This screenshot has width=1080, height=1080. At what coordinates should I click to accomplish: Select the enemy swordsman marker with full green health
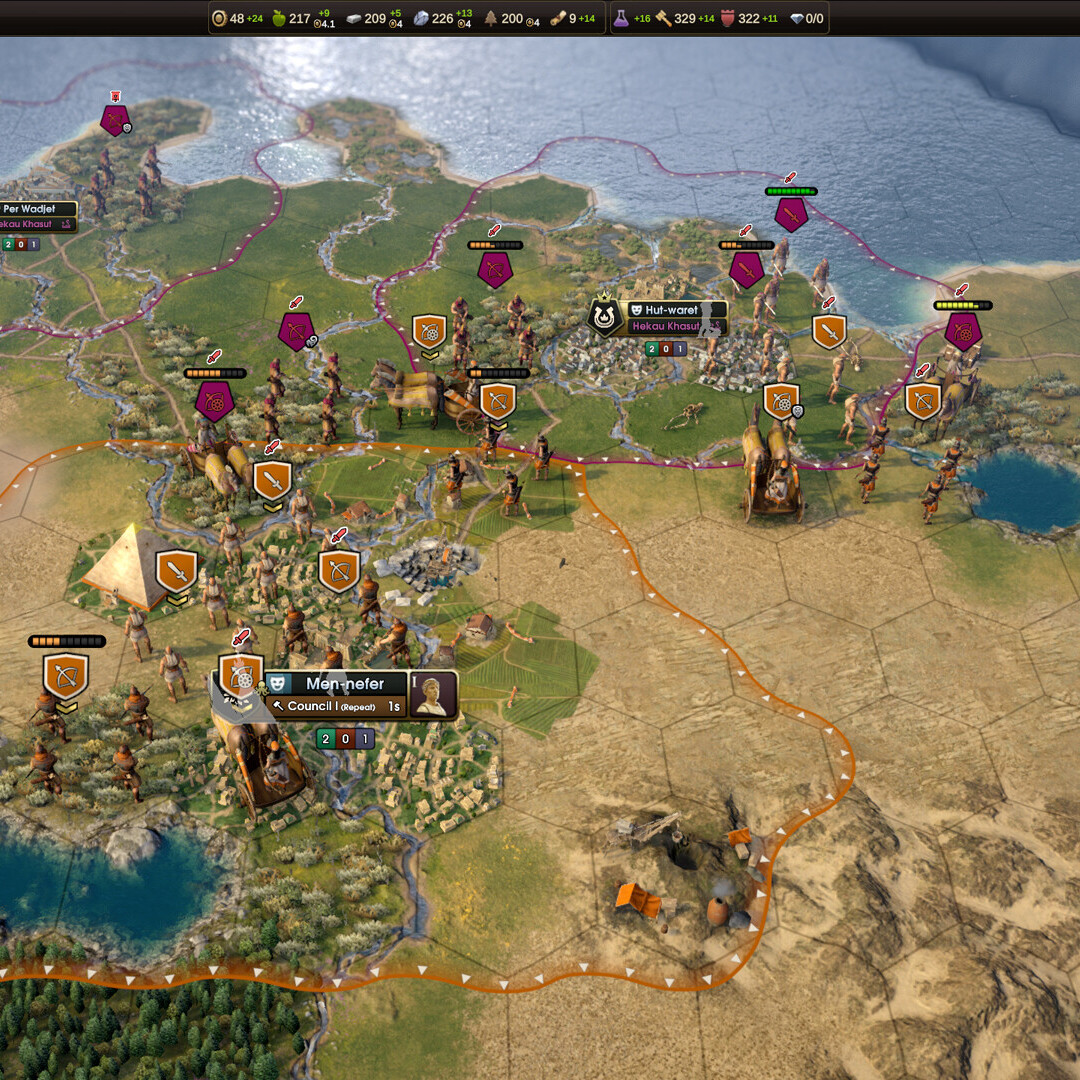point(791,213)
